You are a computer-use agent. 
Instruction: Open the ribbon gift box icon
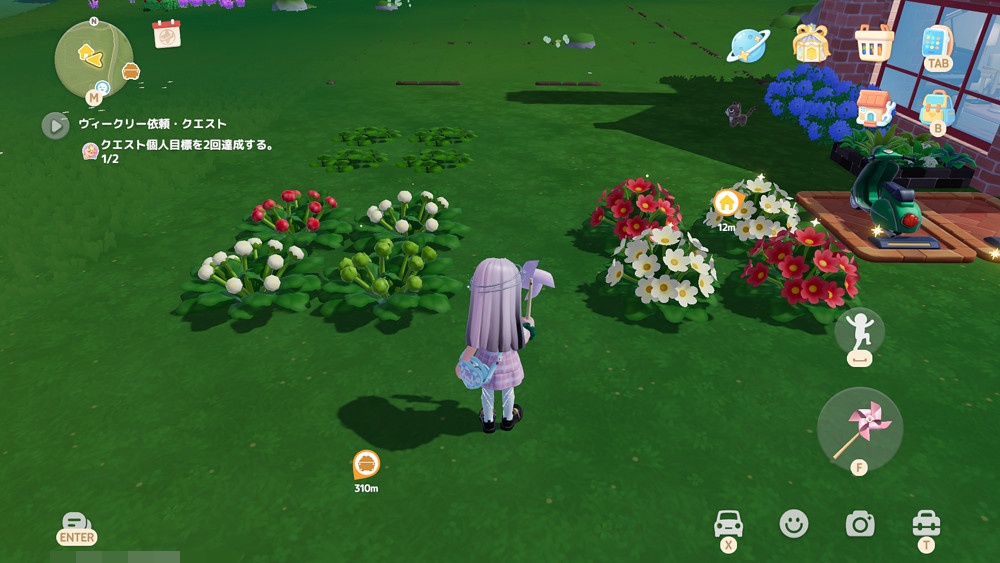click(811, 43)
